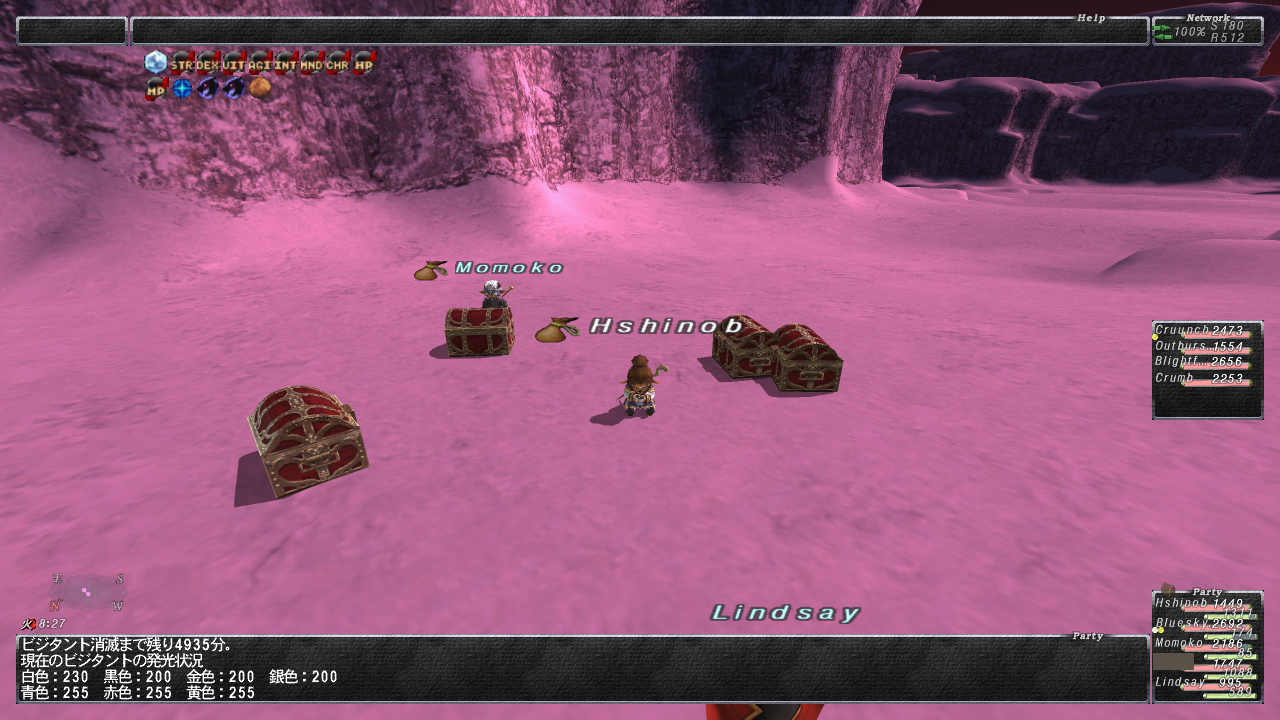This screenshot has height=720, width=1280.
Task: Select the DEX boost status icon
Action: (x=207, y=63)
